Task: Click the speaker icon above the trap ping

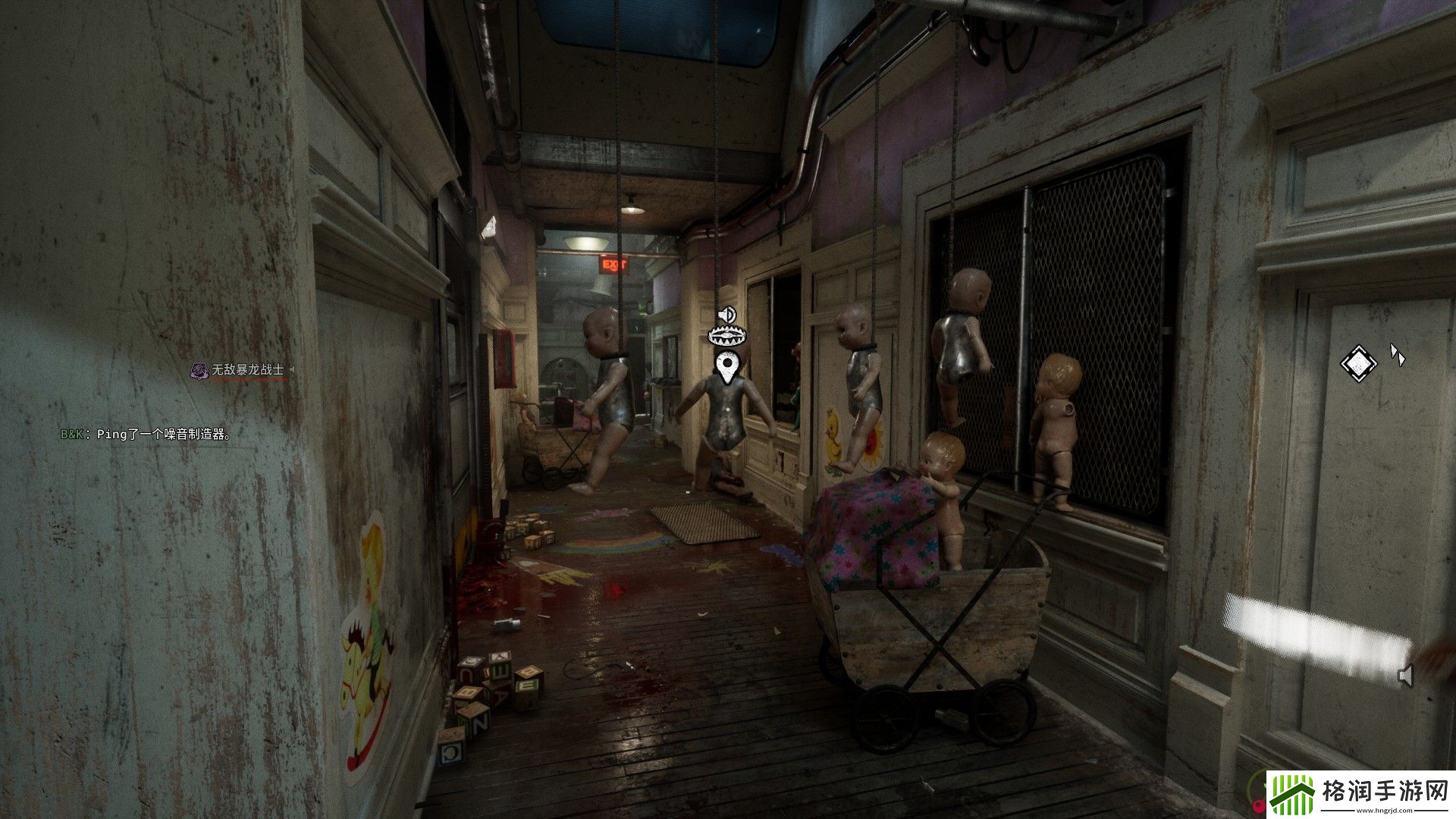Action: (x=727, y=314)
